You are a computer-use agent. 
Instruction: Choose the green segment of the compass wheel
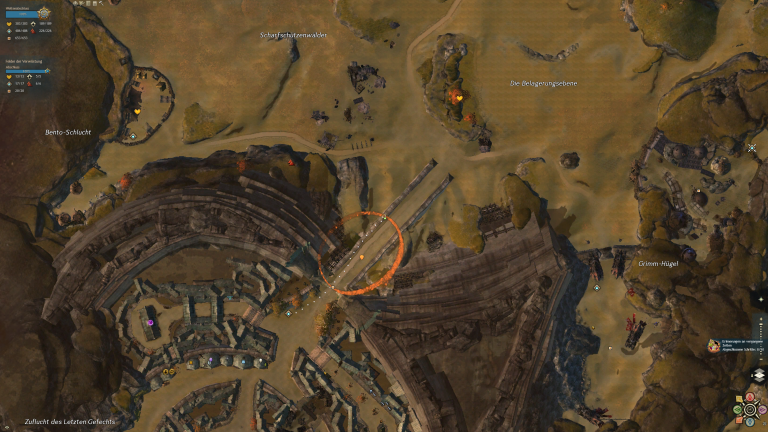(x=737, y=409)
